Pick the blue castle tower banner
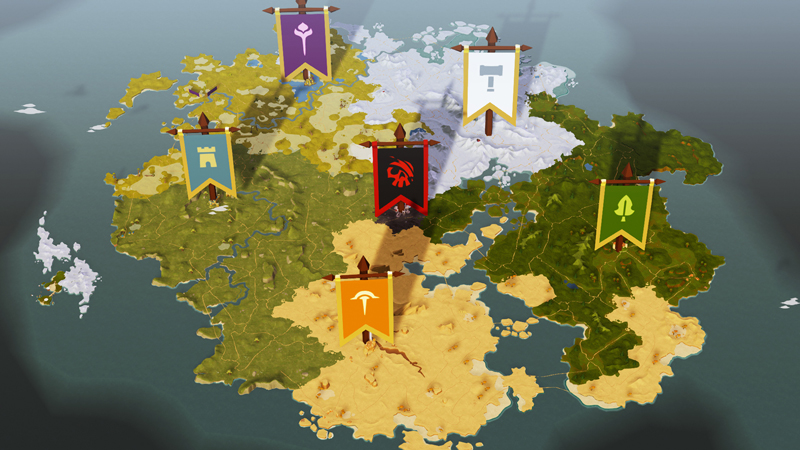The image size is (800, 450). (208, 162)
